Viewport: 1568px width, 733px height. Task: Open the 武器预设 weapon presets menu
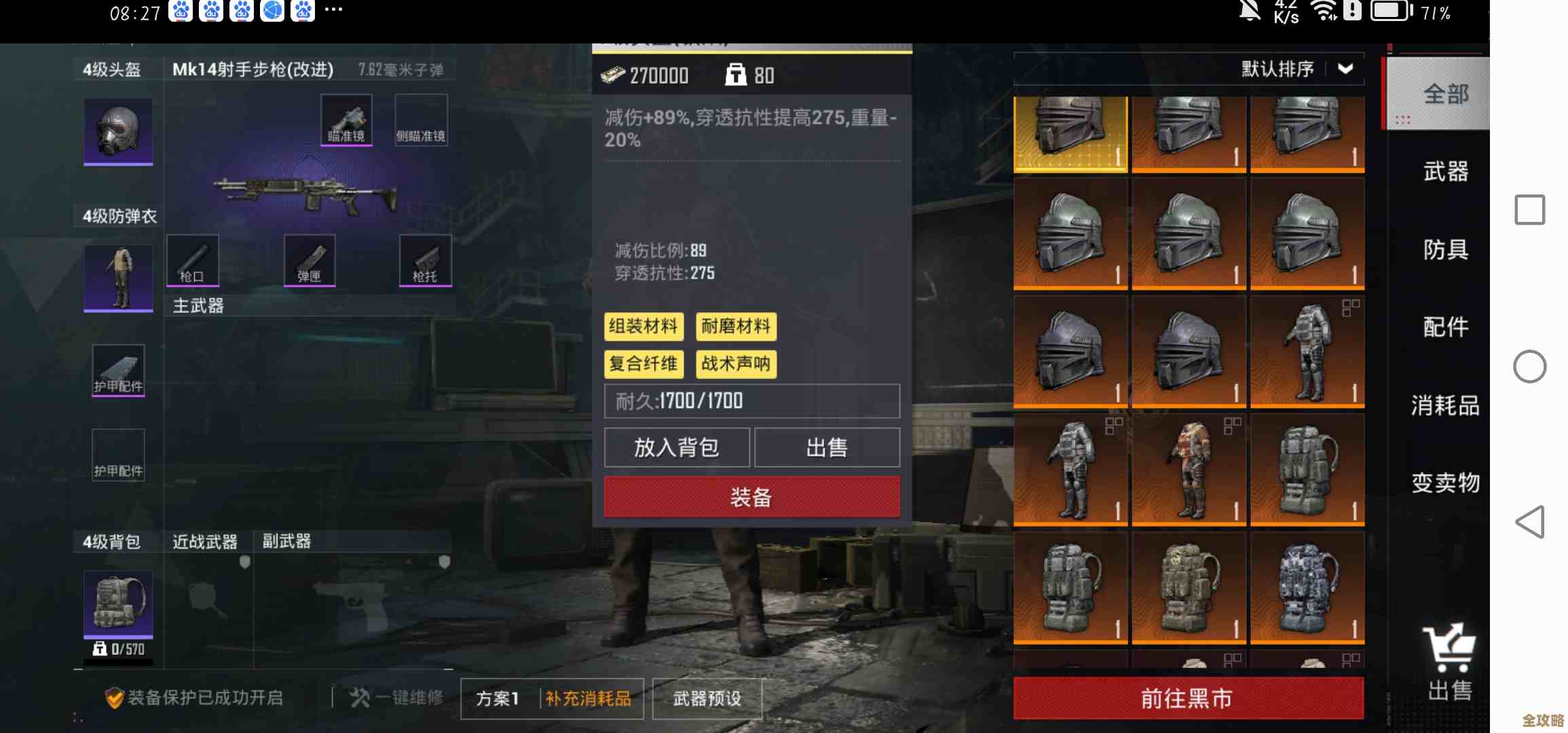tap(707, 698)
